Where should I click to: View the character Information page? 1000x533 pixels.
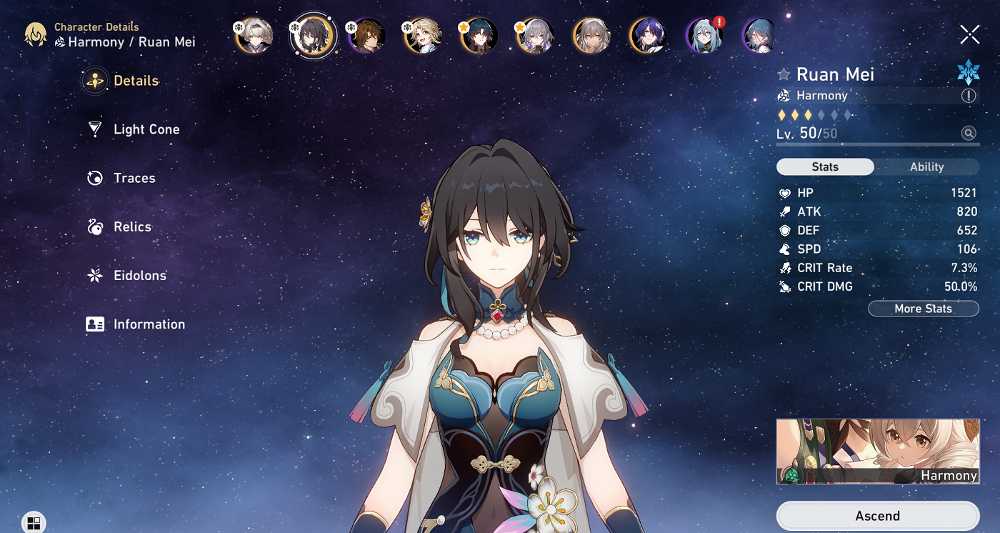pos(149,324)
